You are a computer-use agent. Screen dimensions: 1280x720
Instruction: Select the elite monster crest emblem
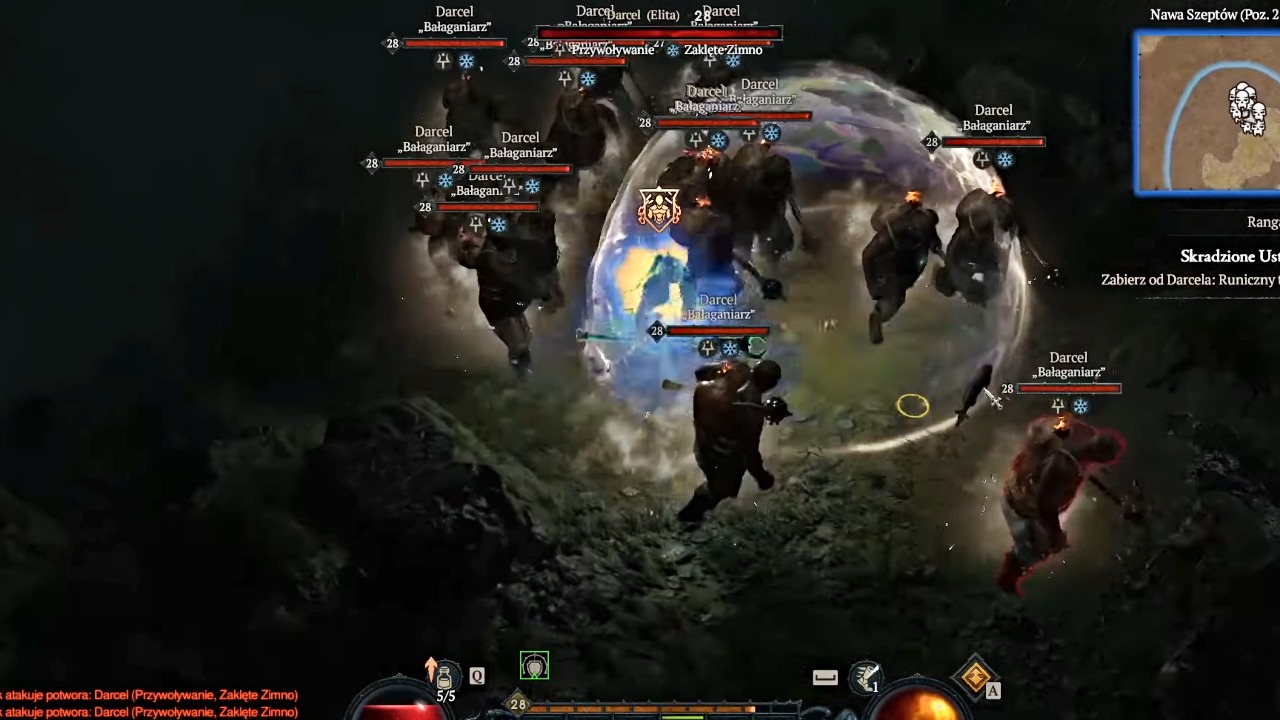[x=659, y=207]
